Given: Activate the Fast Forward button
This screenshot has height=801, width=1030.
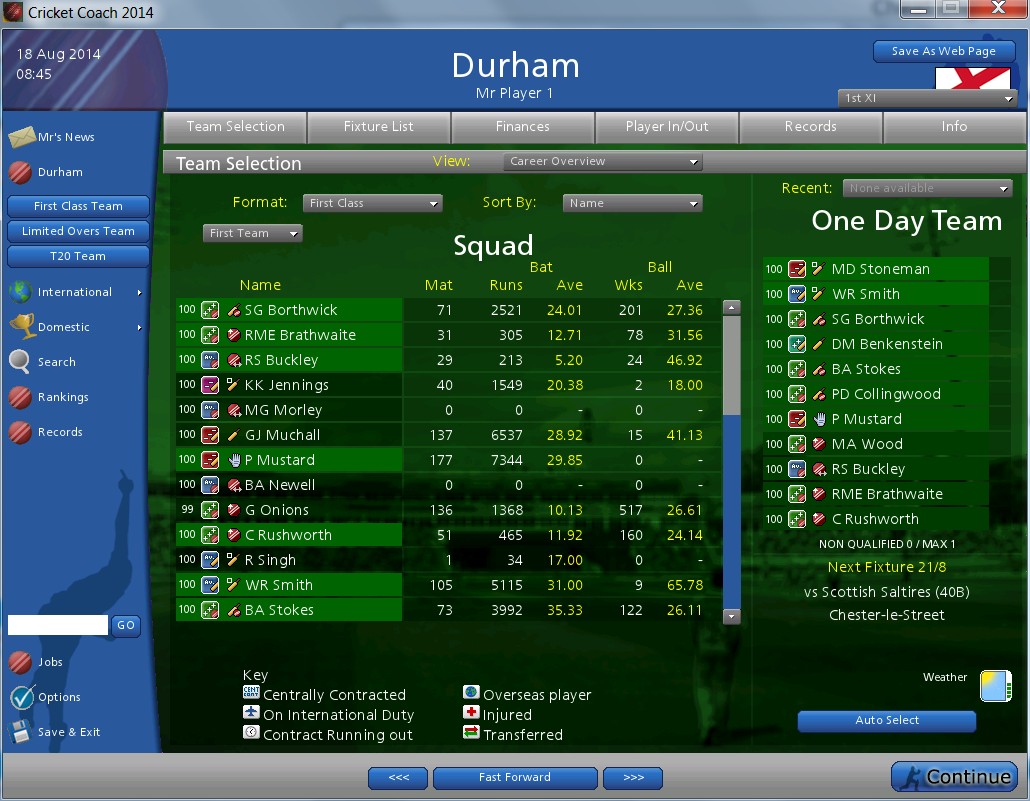Looking at the screenshot, I should pyautogui.click(x=515, y=777).
